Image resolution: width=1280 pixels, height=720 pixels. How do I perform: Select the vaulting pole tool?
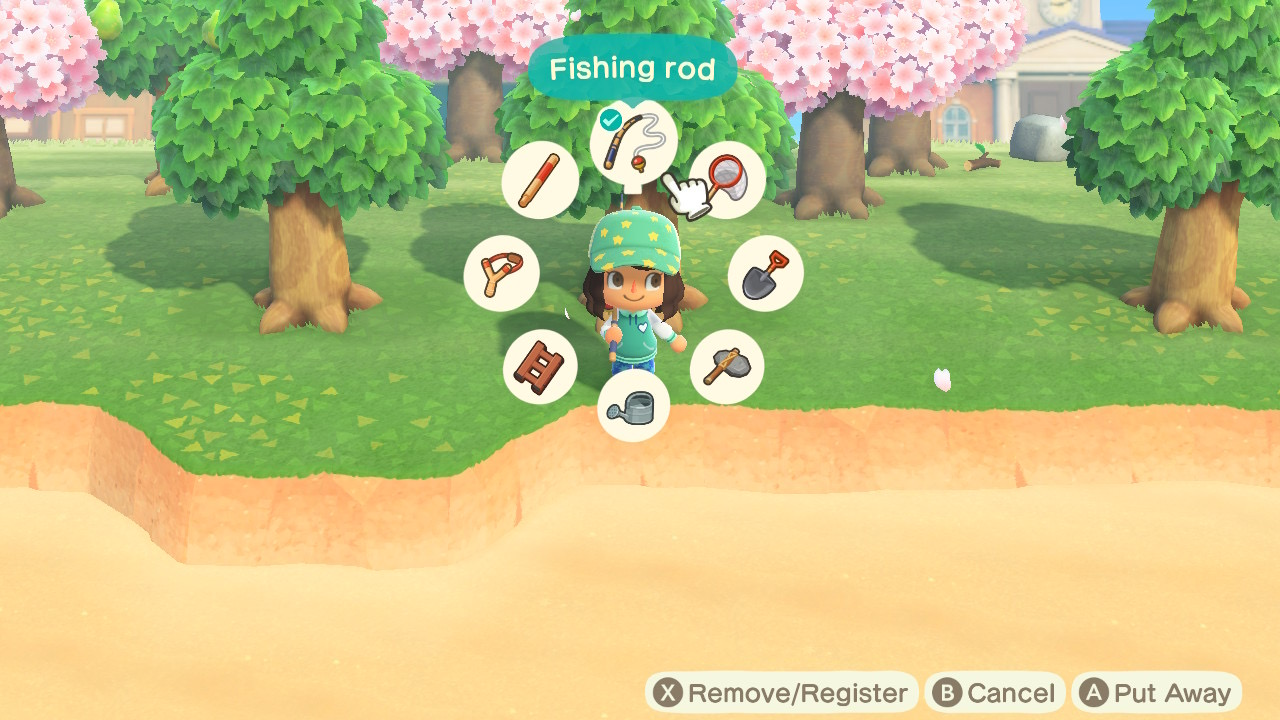pos(541,180)
